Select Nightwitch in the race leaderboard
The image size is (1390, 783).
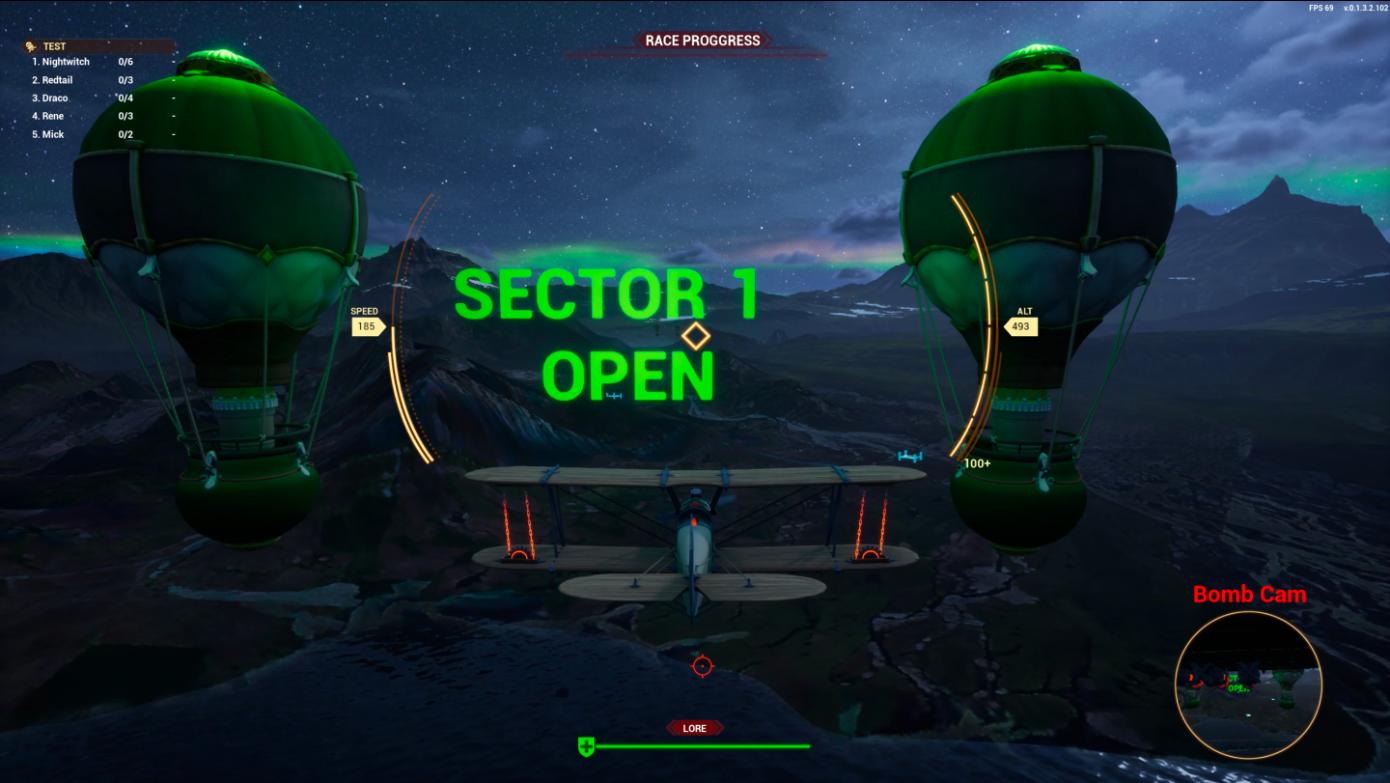(66, 62)
